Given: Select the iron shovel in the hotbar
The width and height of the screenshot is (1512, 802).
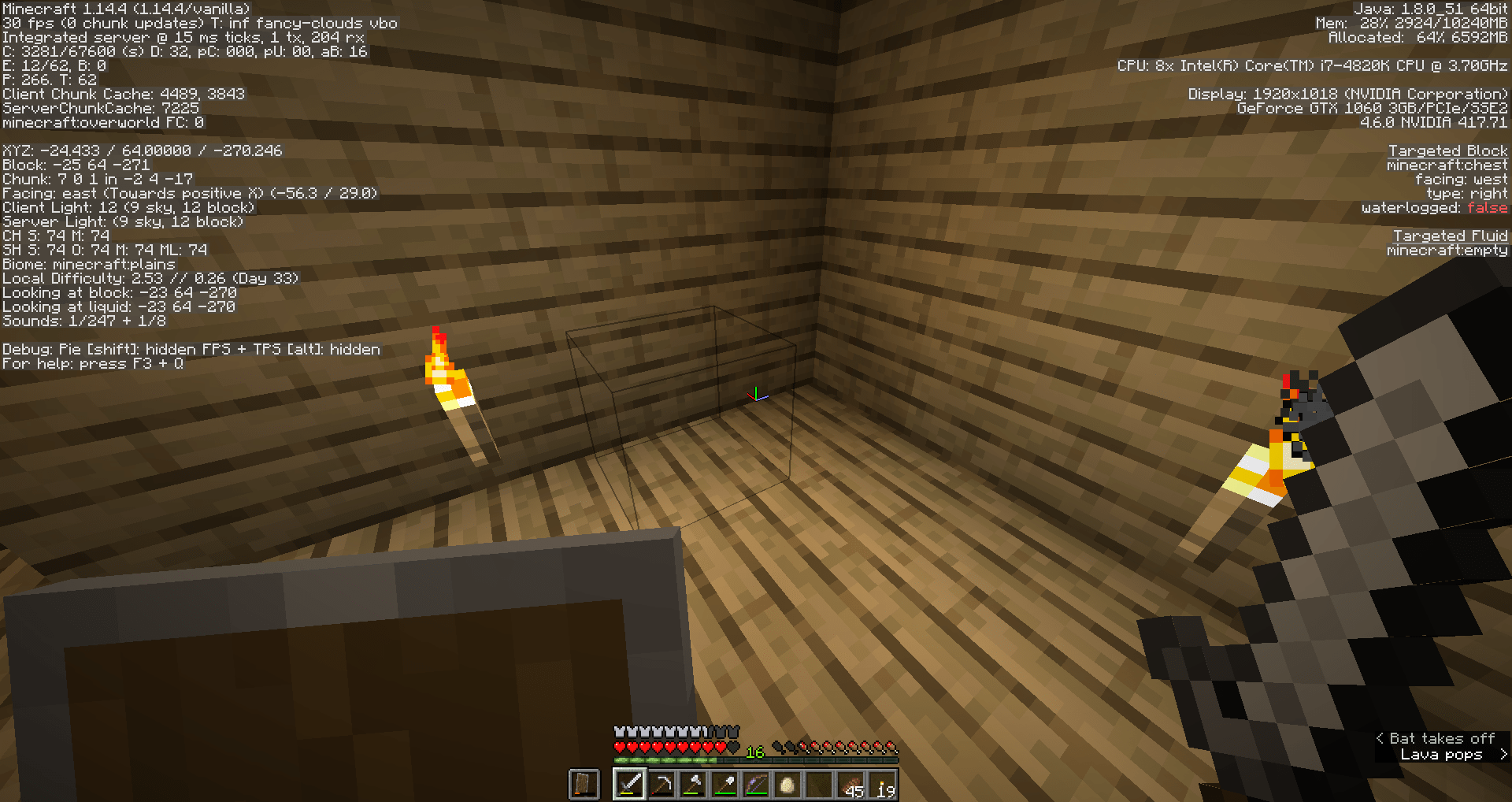Looking at the screenshot, I should 724,783.
